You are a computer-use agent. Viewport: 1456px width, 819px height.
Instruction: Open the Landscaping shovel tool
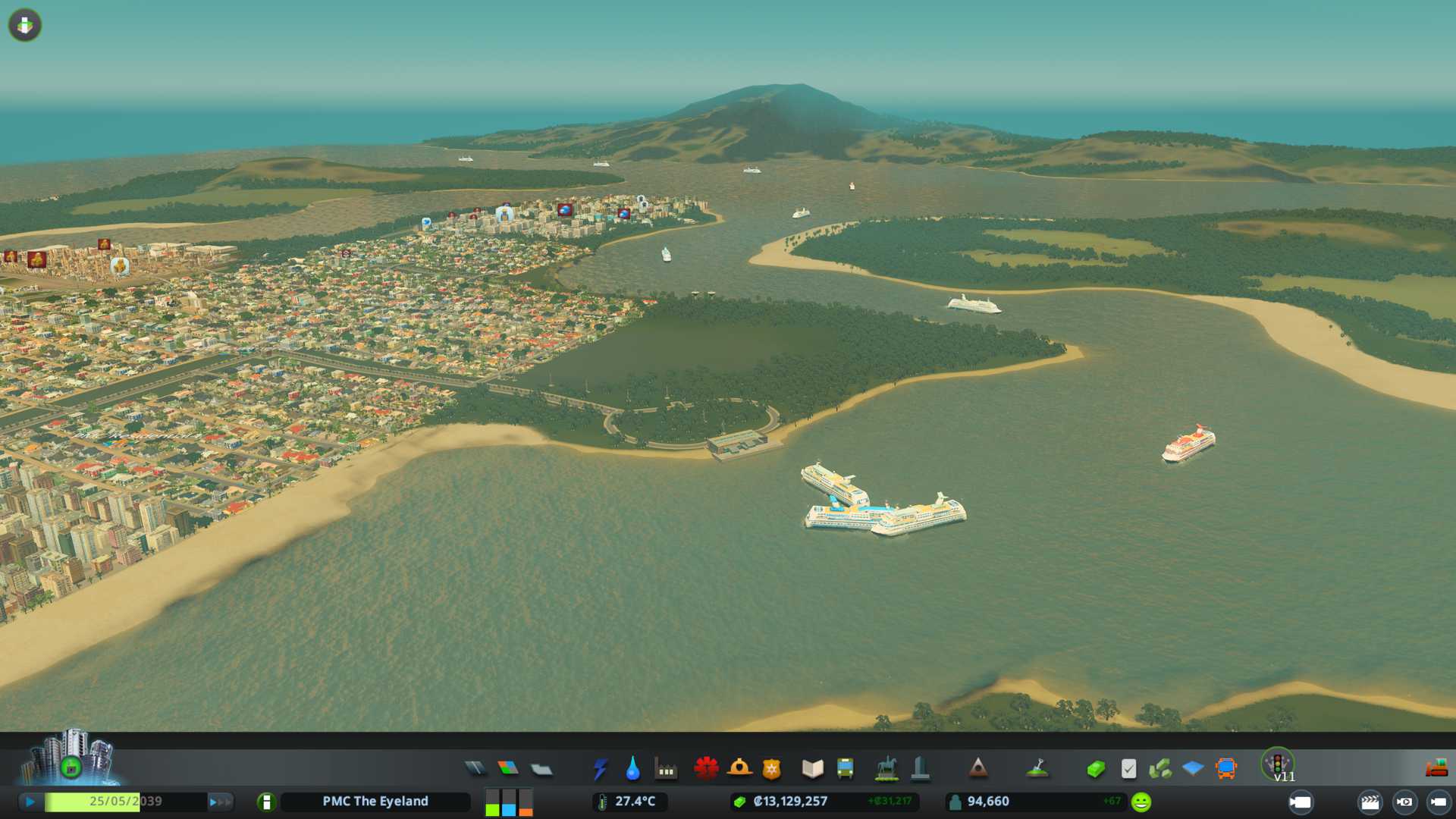click(1037, 769)
